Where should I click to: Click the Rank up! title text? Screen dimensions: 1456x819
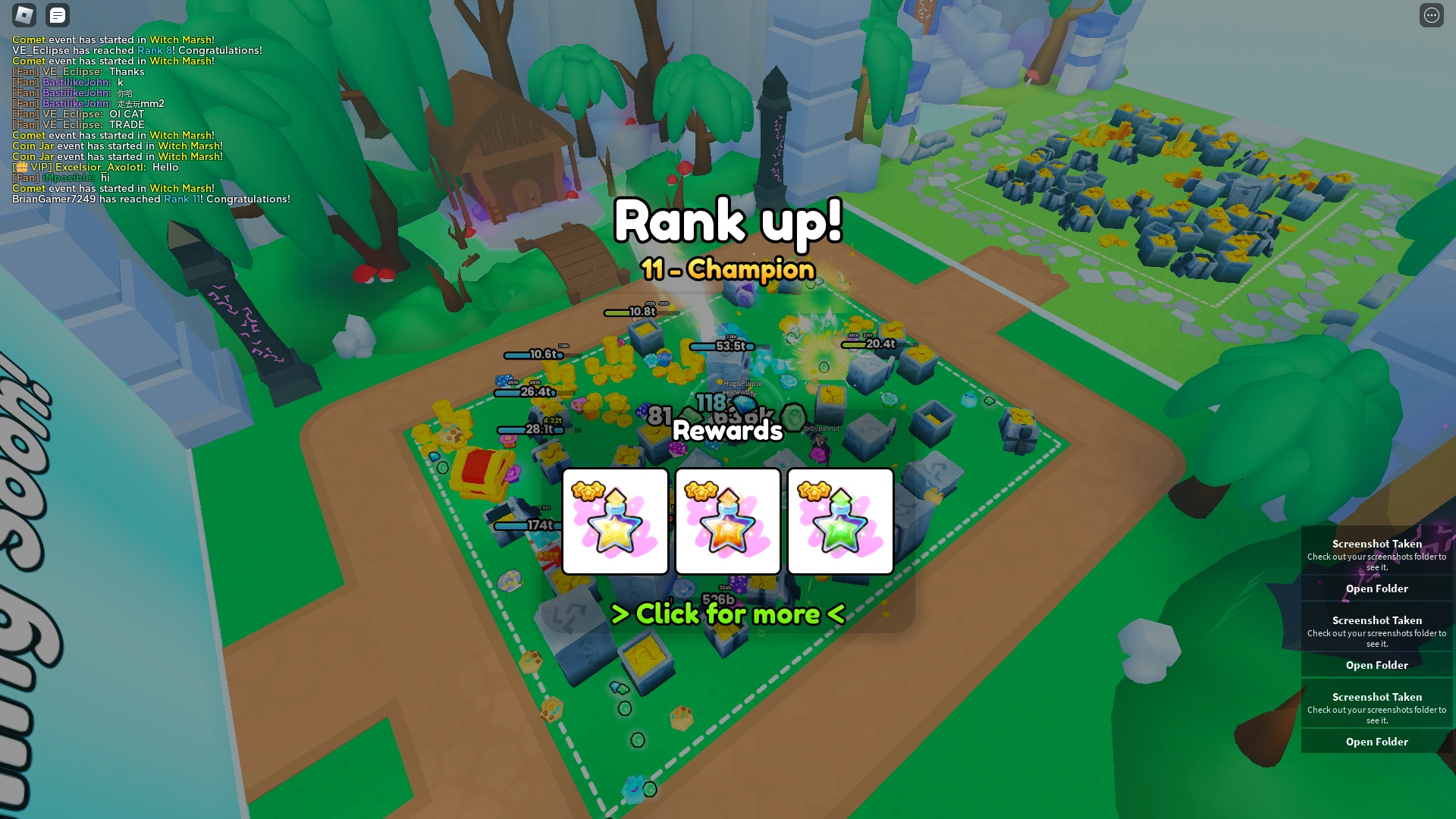[727, 221]
